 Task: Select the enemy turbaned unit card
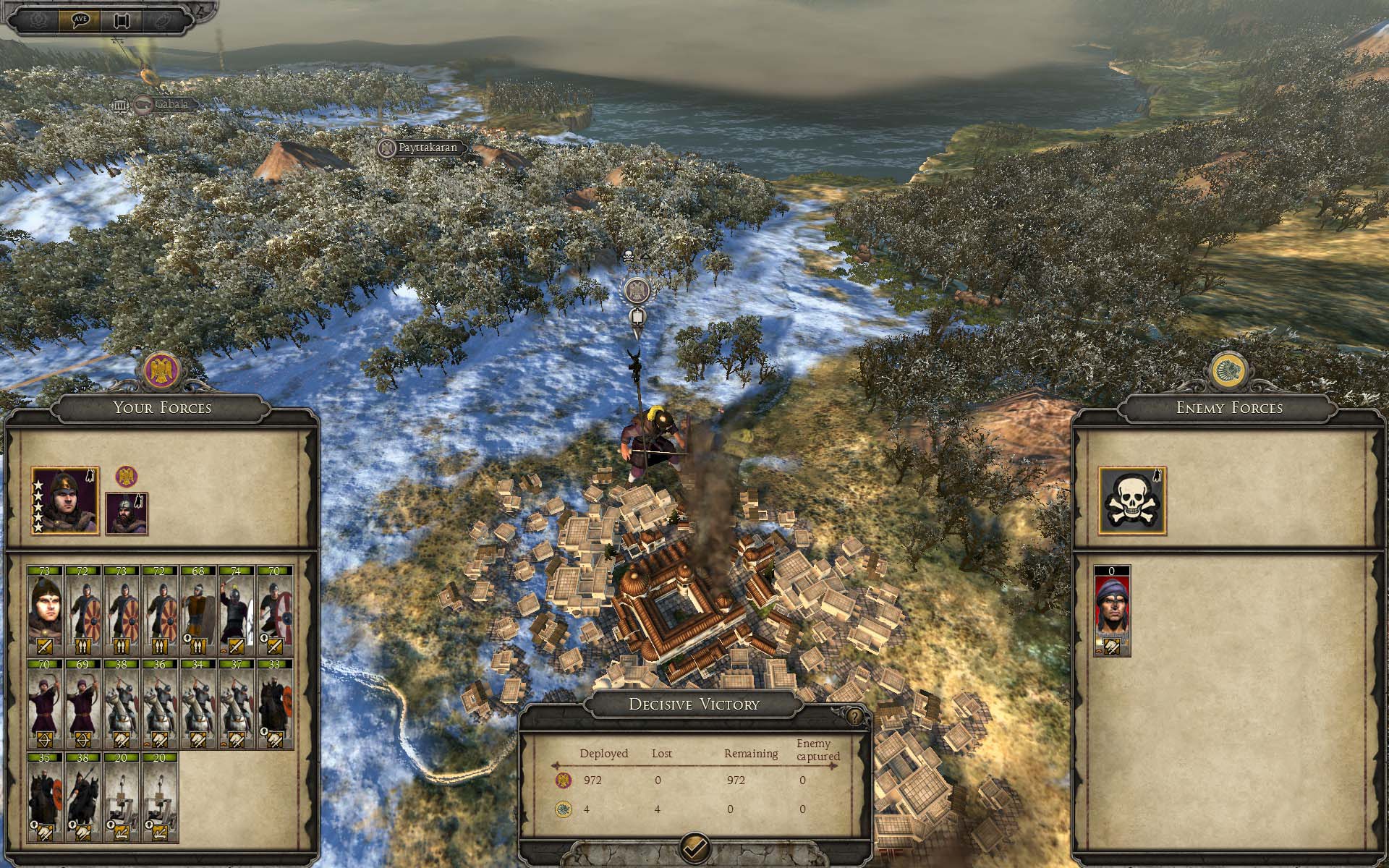pos(1112,610)
